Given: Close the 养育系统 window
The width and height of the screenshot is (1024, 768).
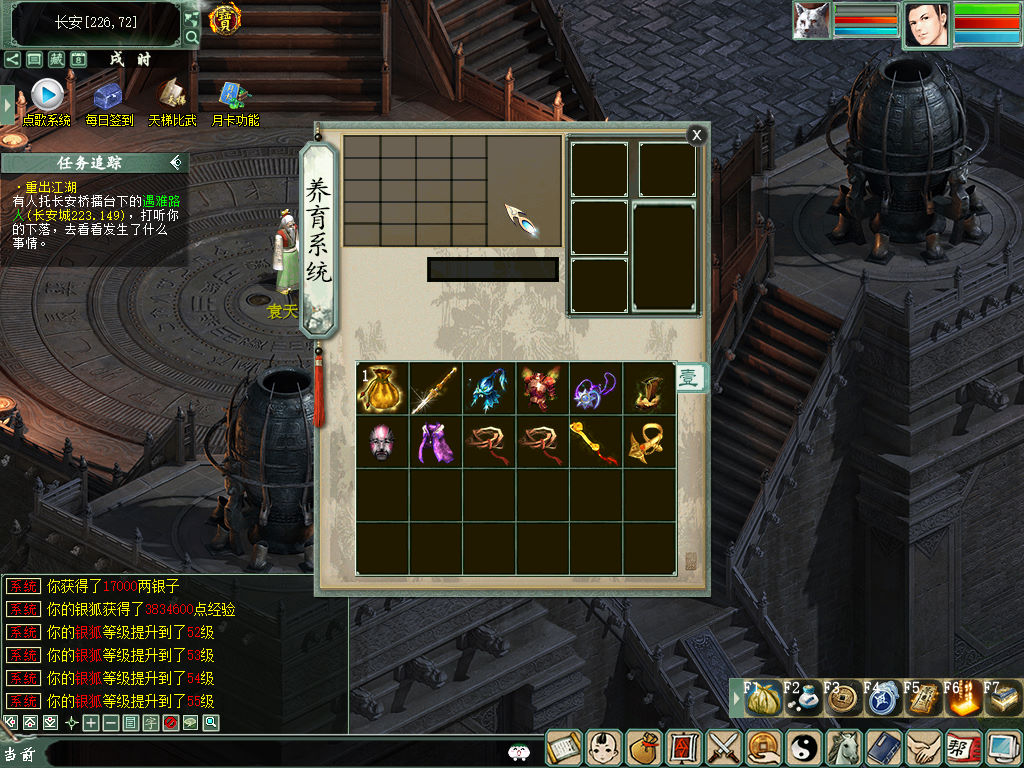Looking at the screenshot, I should click(x=697, y=135).
